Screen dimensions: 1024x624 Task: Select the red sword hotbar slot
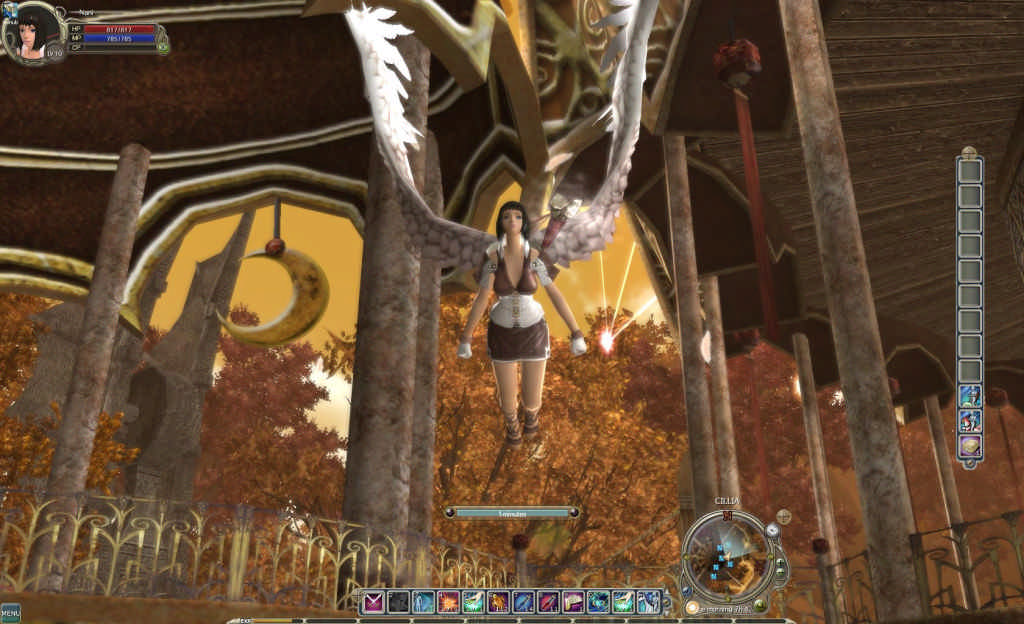(x=548, y=602)
